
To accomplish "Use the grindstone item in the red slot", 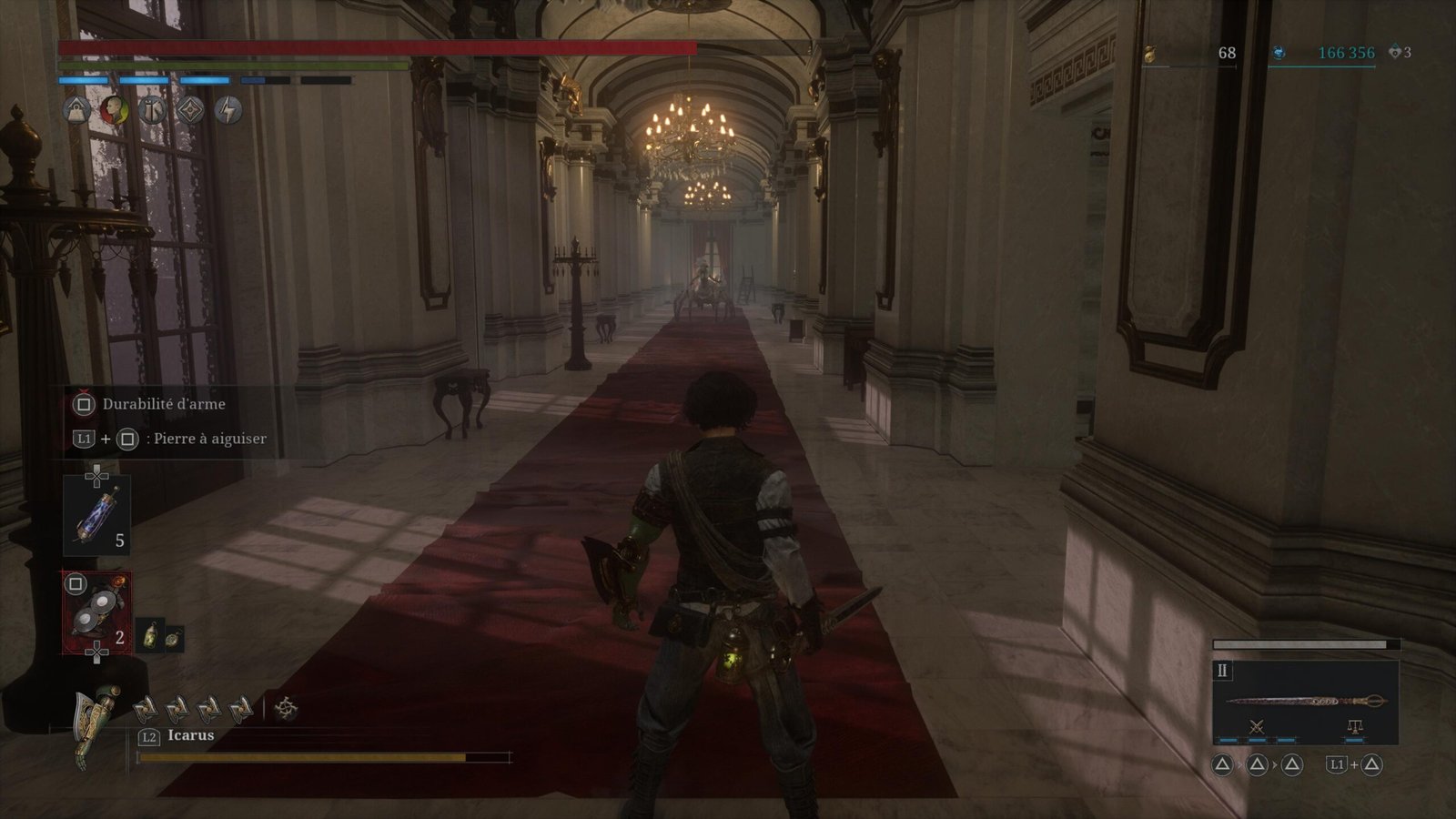I will tap(96, 612).
